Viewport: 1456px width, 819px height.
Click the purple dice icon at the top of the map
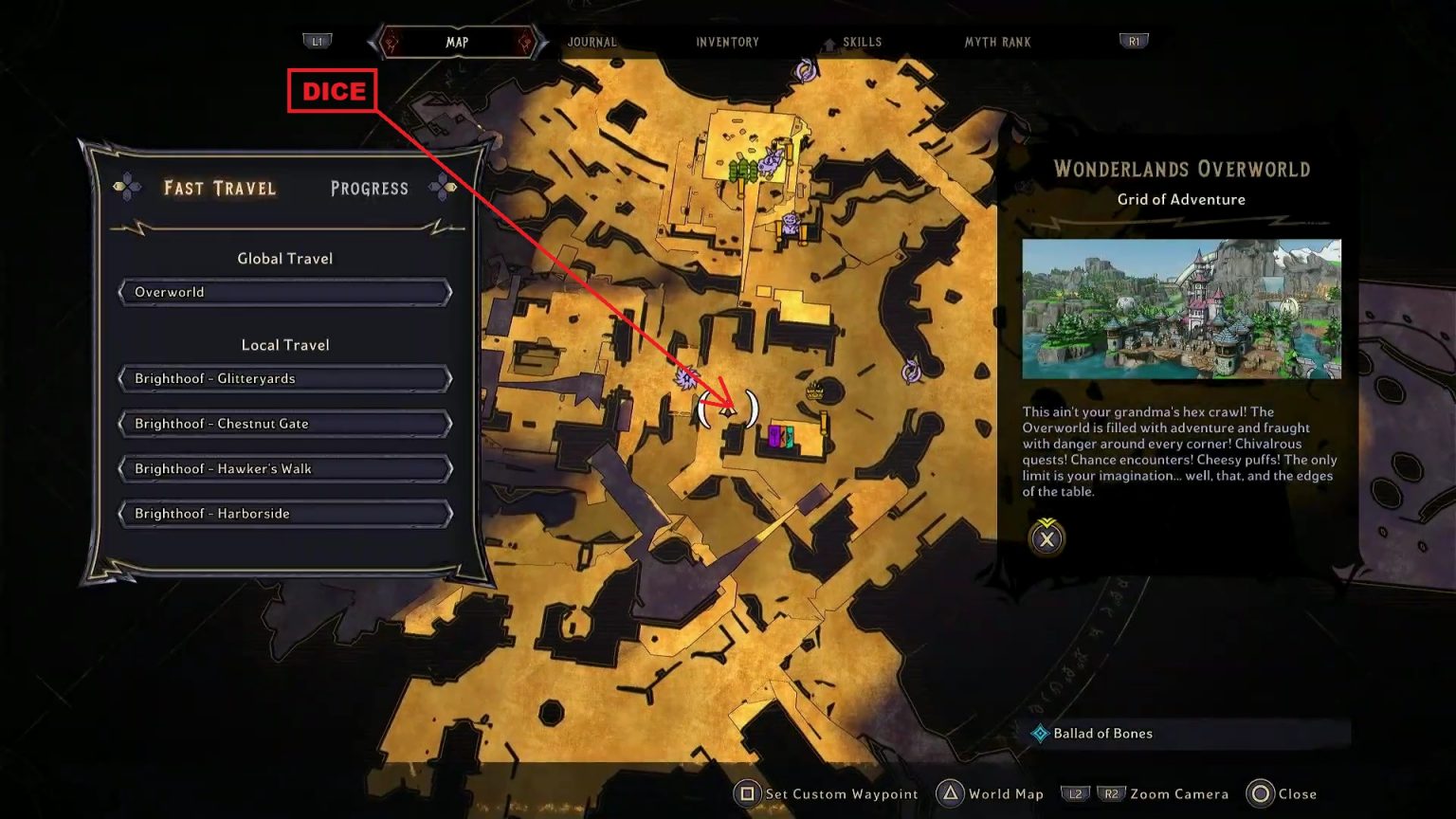tap(804, 70)
